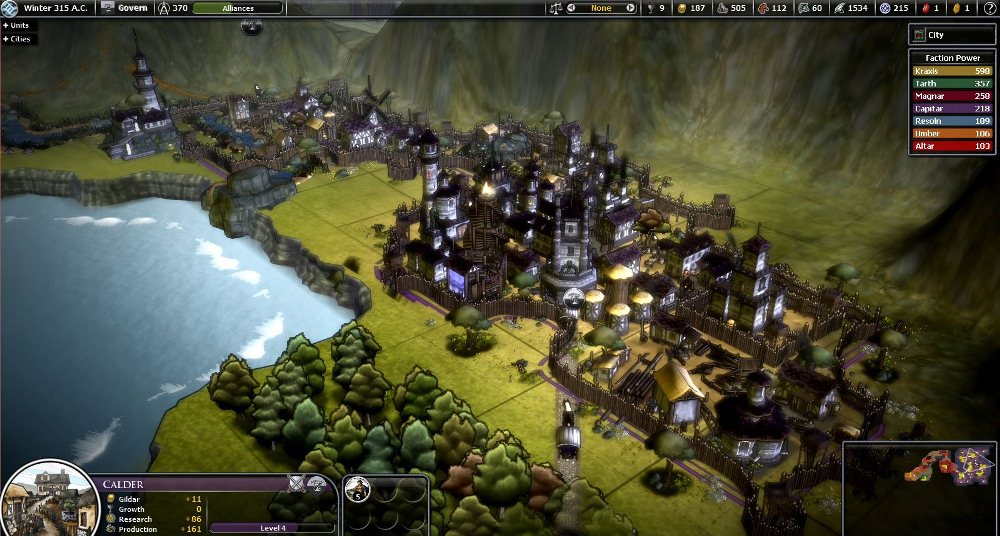
Task: Expand the Cities list
Action: point(18,39)
